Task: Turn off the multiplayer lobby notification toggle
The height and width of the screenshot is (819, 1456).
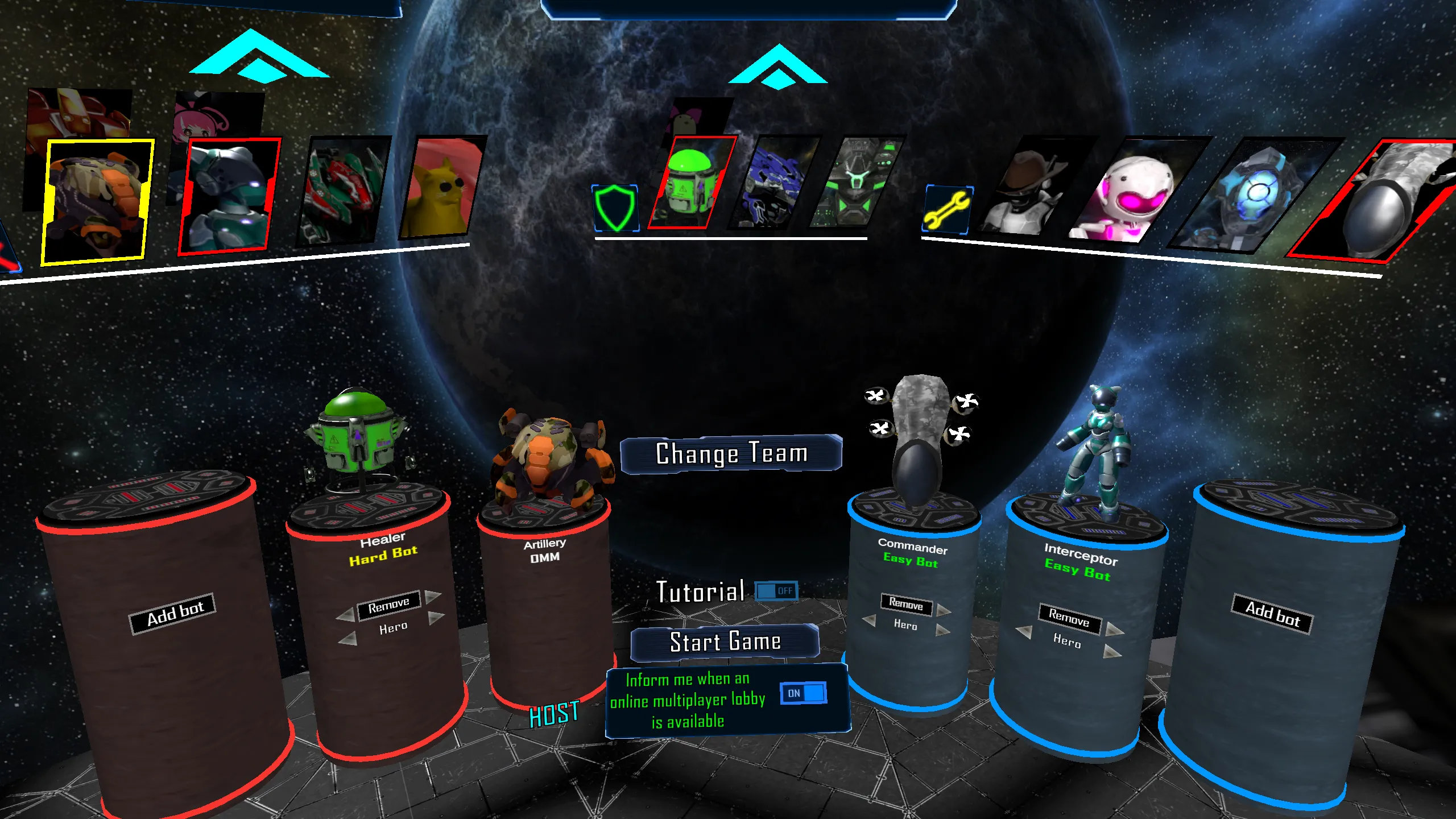Action: pos(803,693)
